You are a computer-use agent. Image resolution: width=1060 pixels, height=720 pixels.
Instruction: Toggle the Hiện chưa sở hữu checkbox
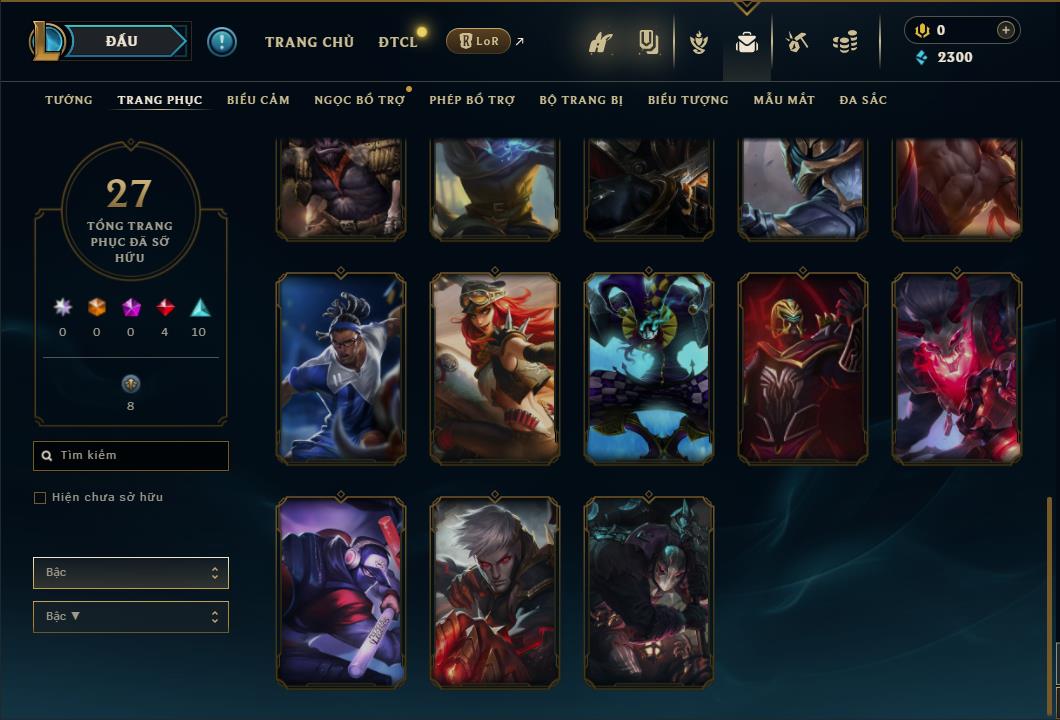click(40, 498)
